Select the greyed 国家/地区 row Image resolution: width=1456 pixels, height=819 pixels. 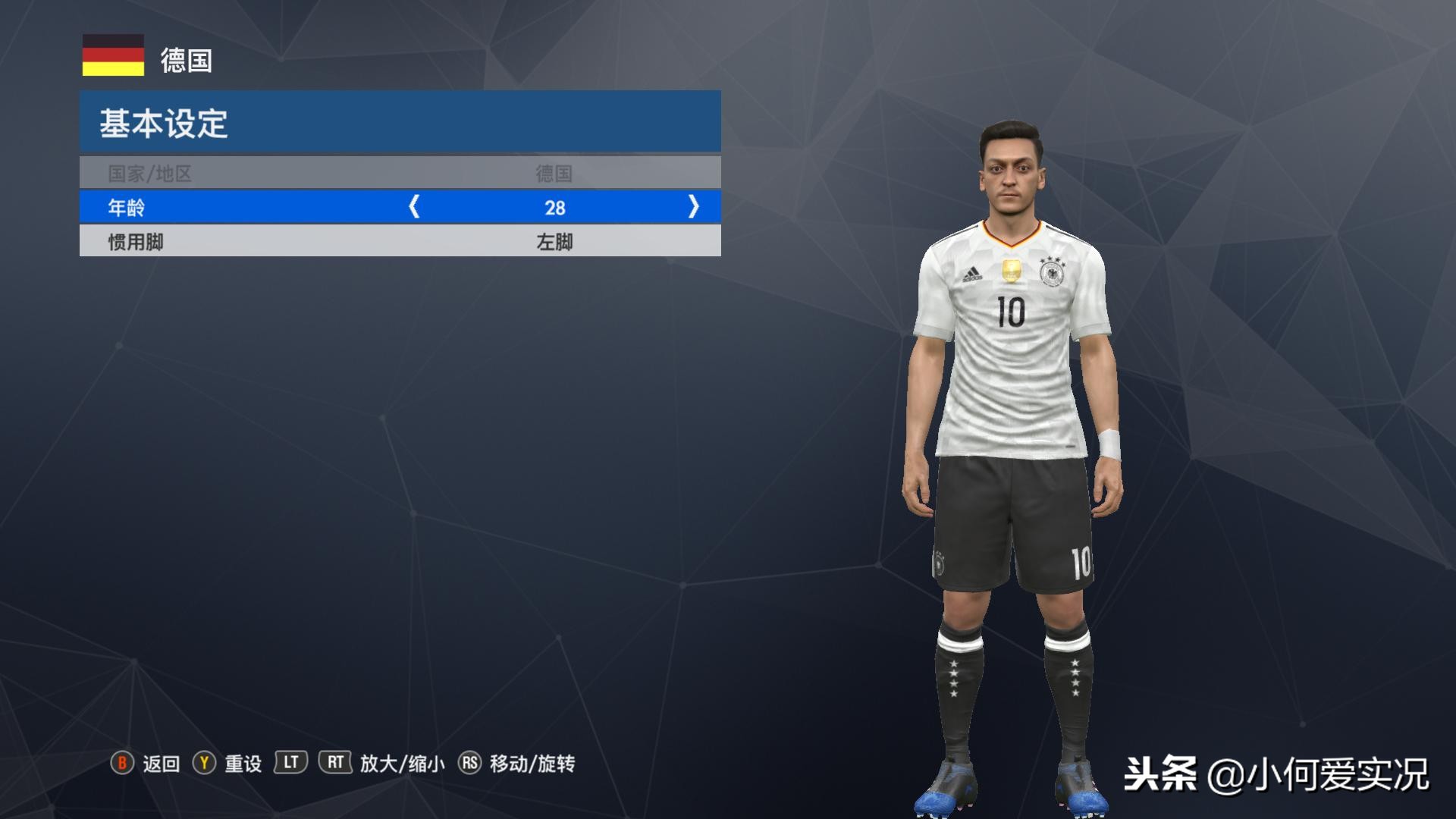coord(400,174)
